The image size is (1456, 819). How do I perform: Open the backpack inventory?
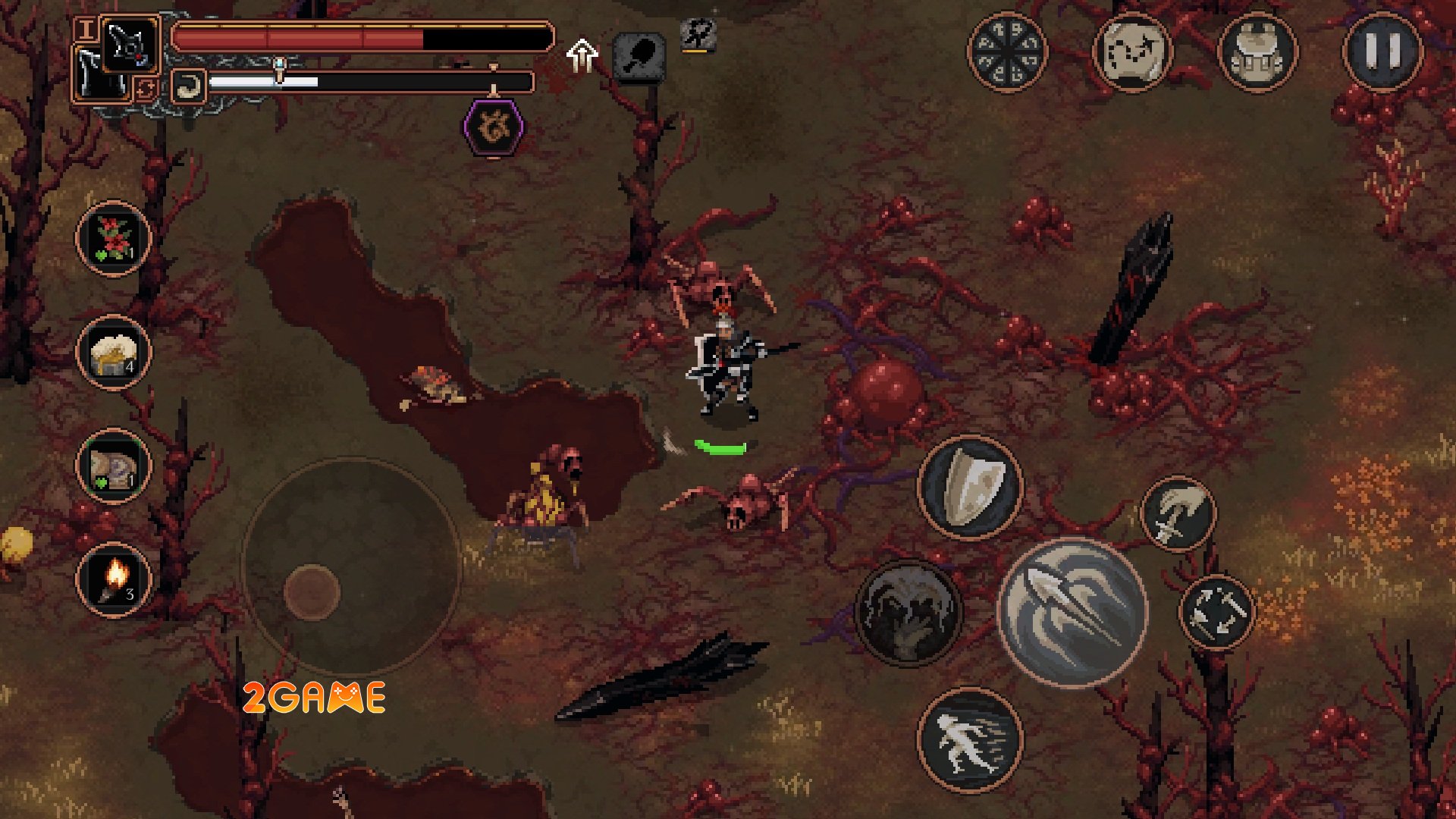[x=1257, y=52]
